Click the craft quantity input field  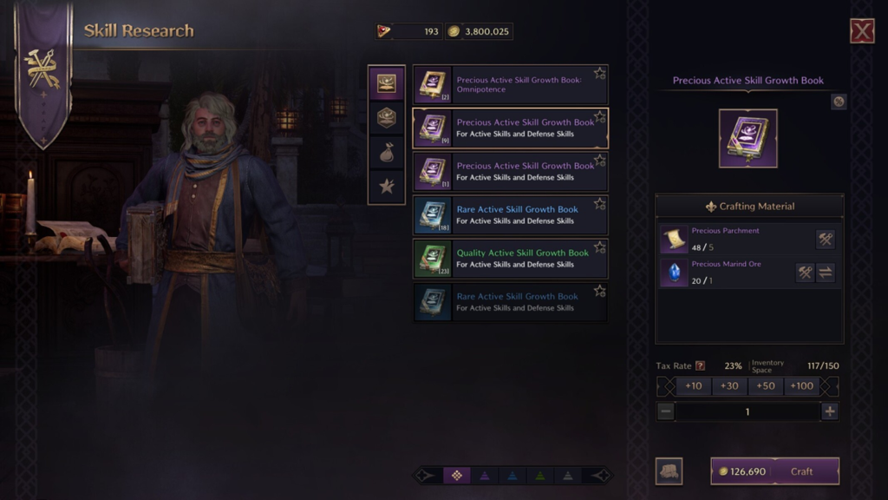click(x=747, y=411)
